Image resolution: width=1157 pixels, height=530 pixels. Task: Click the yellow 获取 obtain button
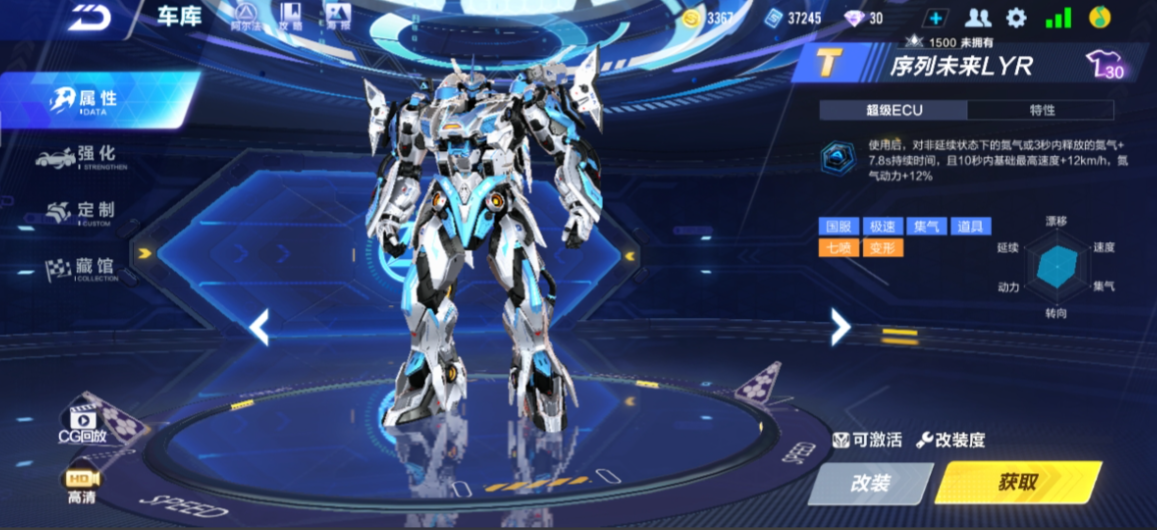click(1017, 483)
